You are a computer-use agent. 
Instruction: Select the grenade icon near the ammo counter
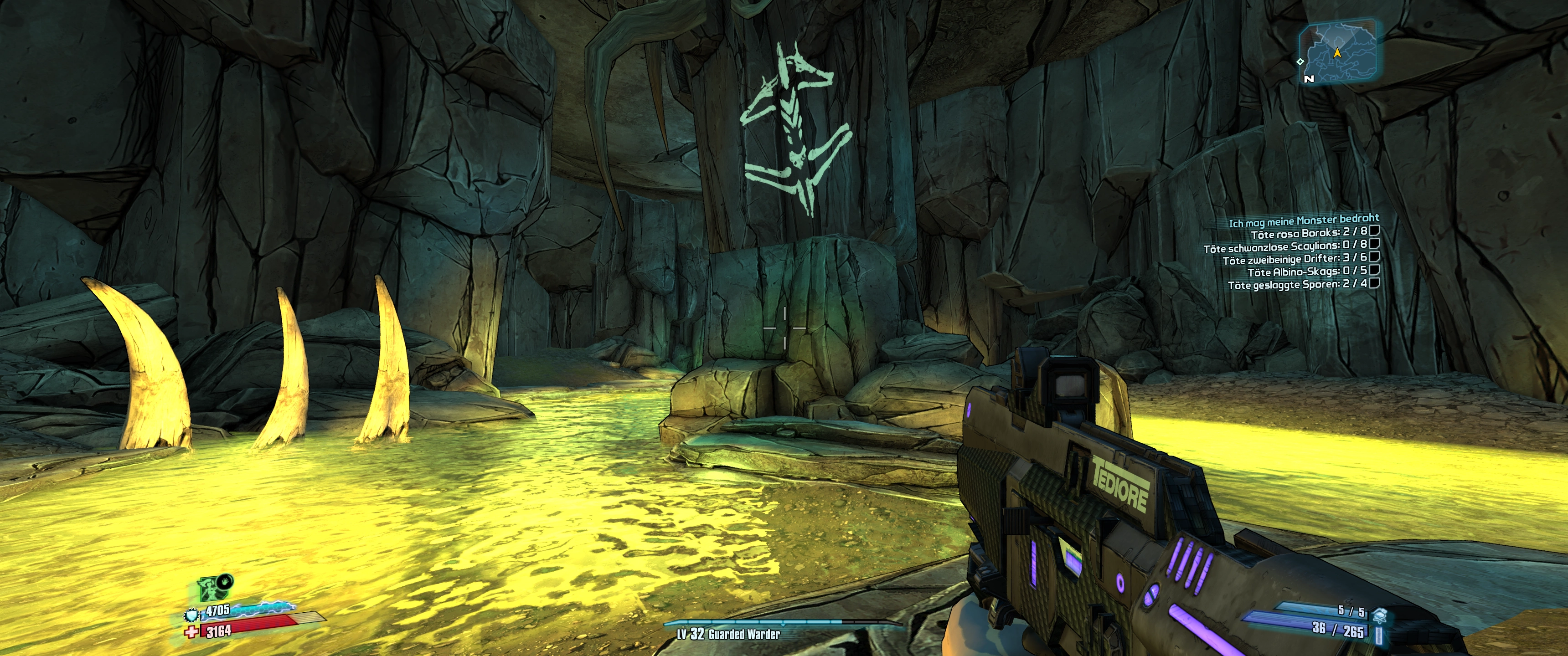click(x=1380, y=616)
